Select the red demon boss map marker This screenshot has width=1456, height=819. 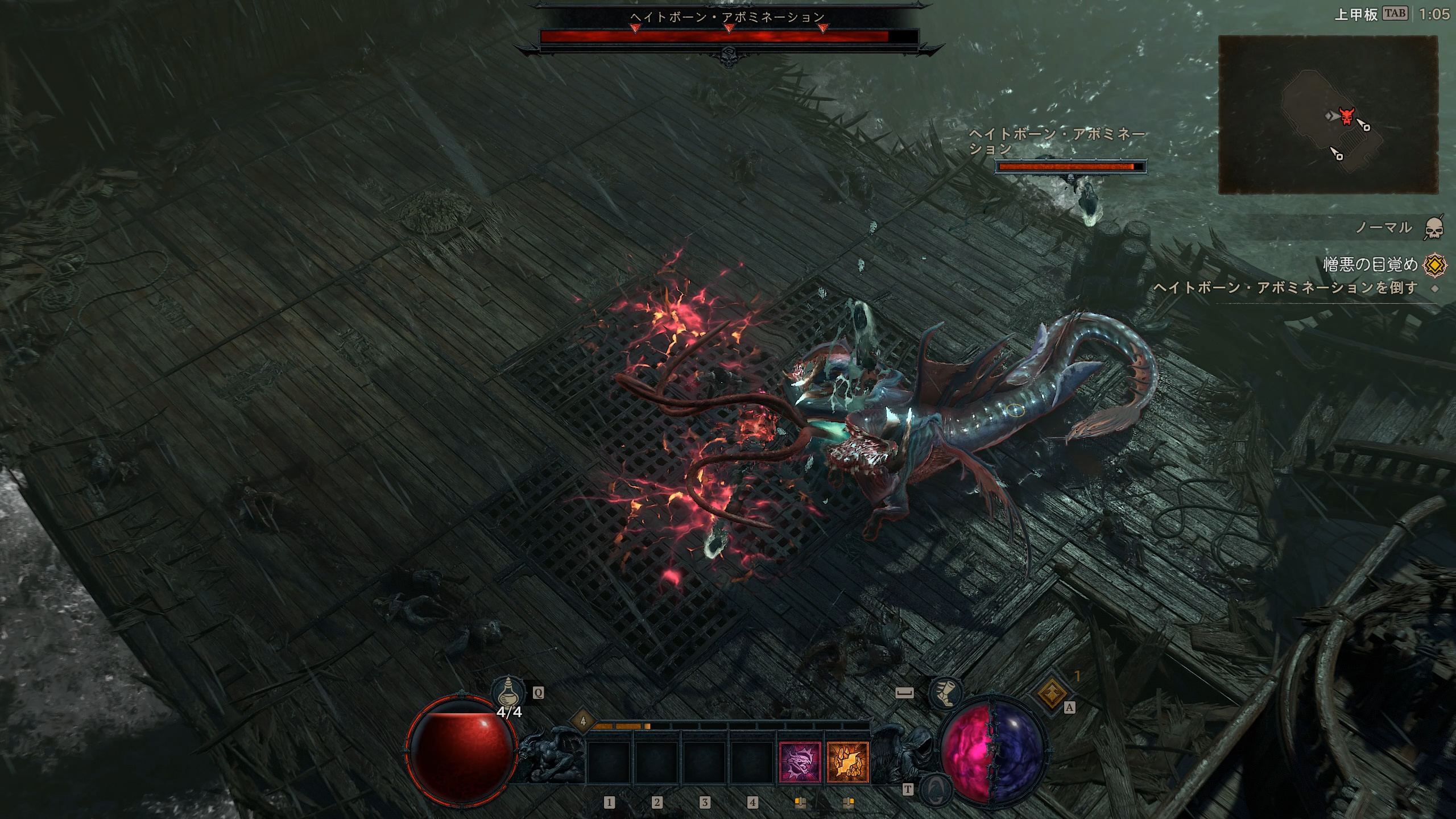1346,116
